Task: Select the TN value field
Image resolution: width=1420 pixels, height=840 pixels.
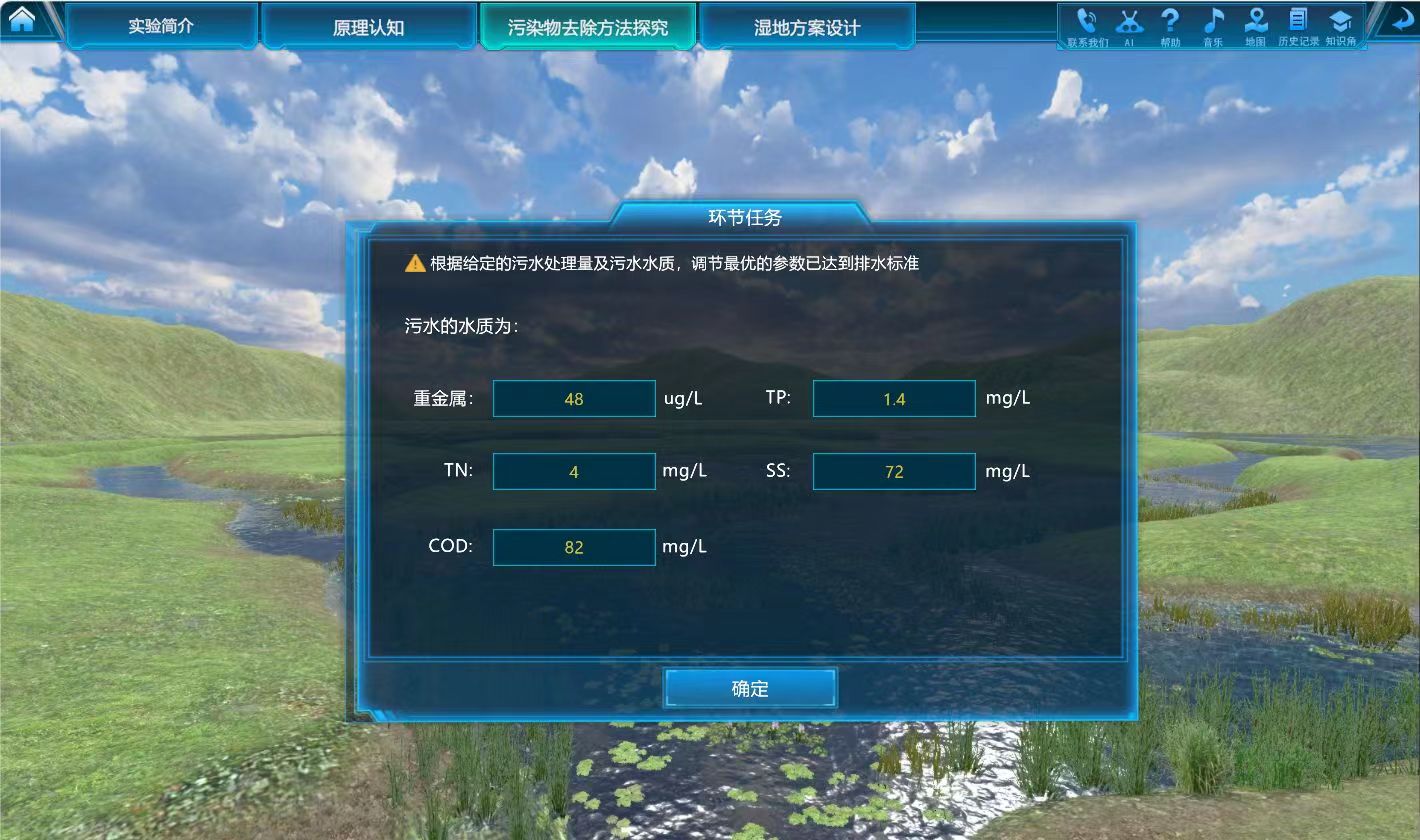Action: 574,471
